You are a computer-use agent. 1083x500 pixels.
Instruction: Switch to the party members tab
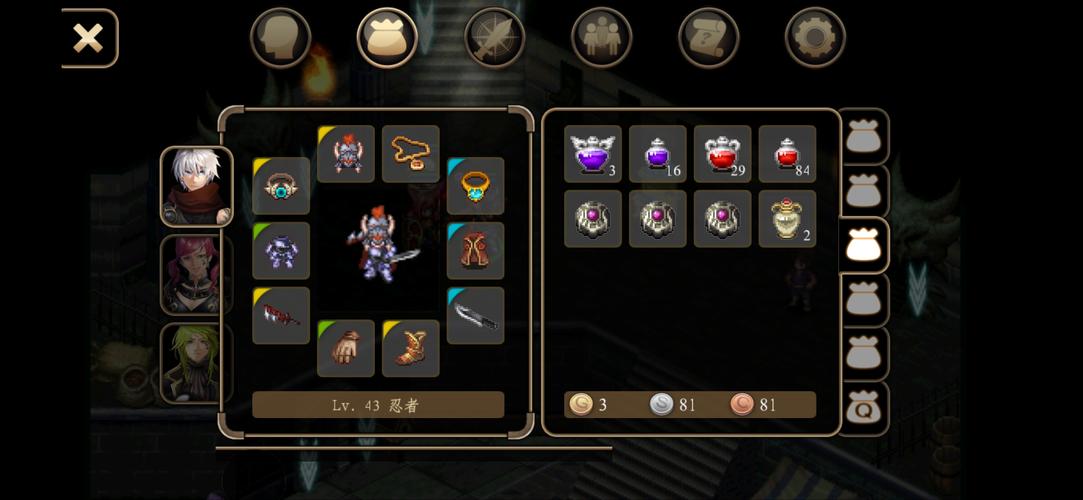(x=601, y=38)
